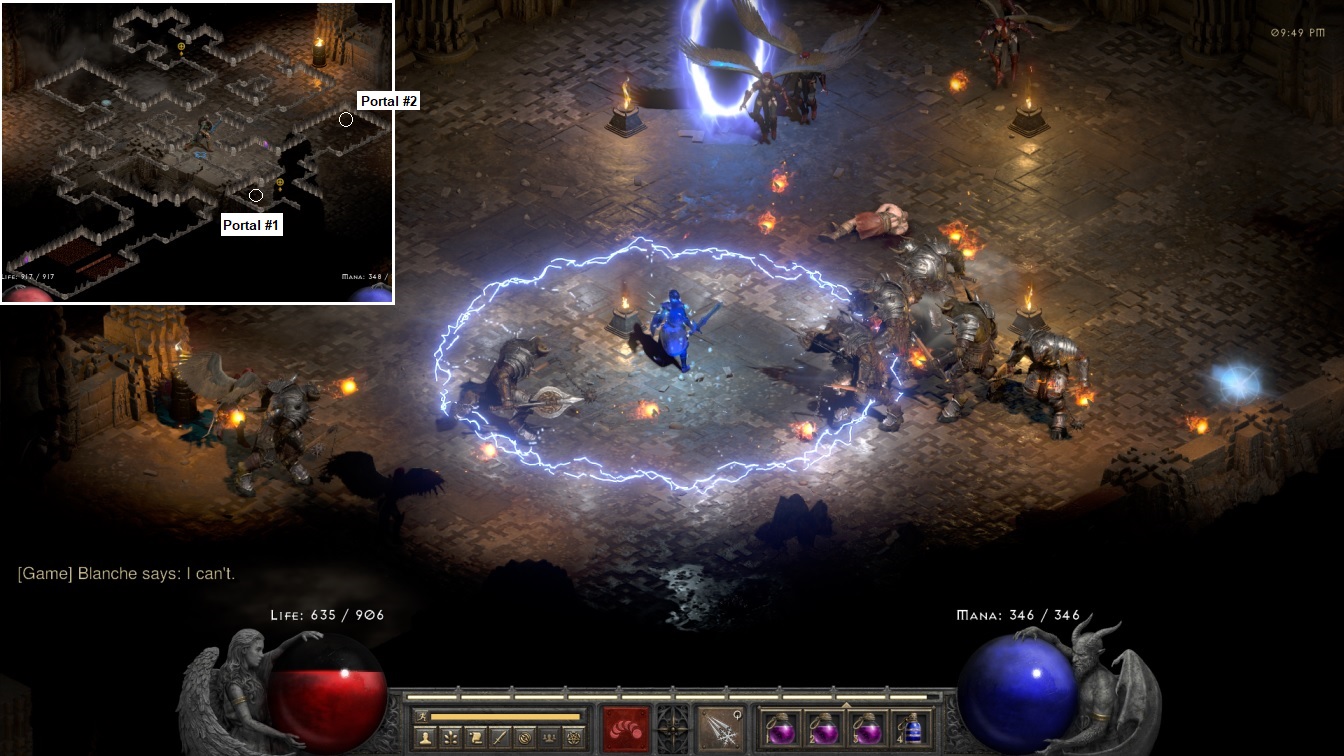Use the purple rejuvenation potion in belt slot 1

[x=779, y=729]
